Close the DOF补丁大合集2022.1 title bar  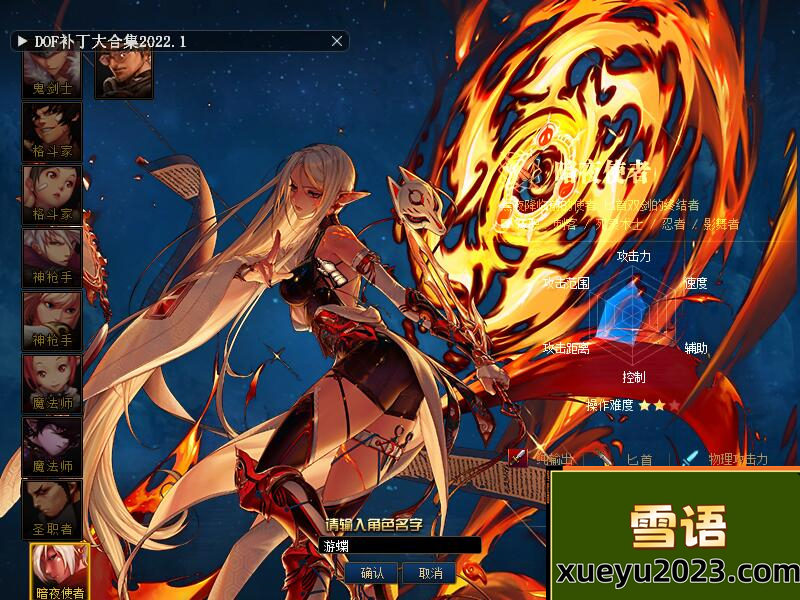(337, 41)
